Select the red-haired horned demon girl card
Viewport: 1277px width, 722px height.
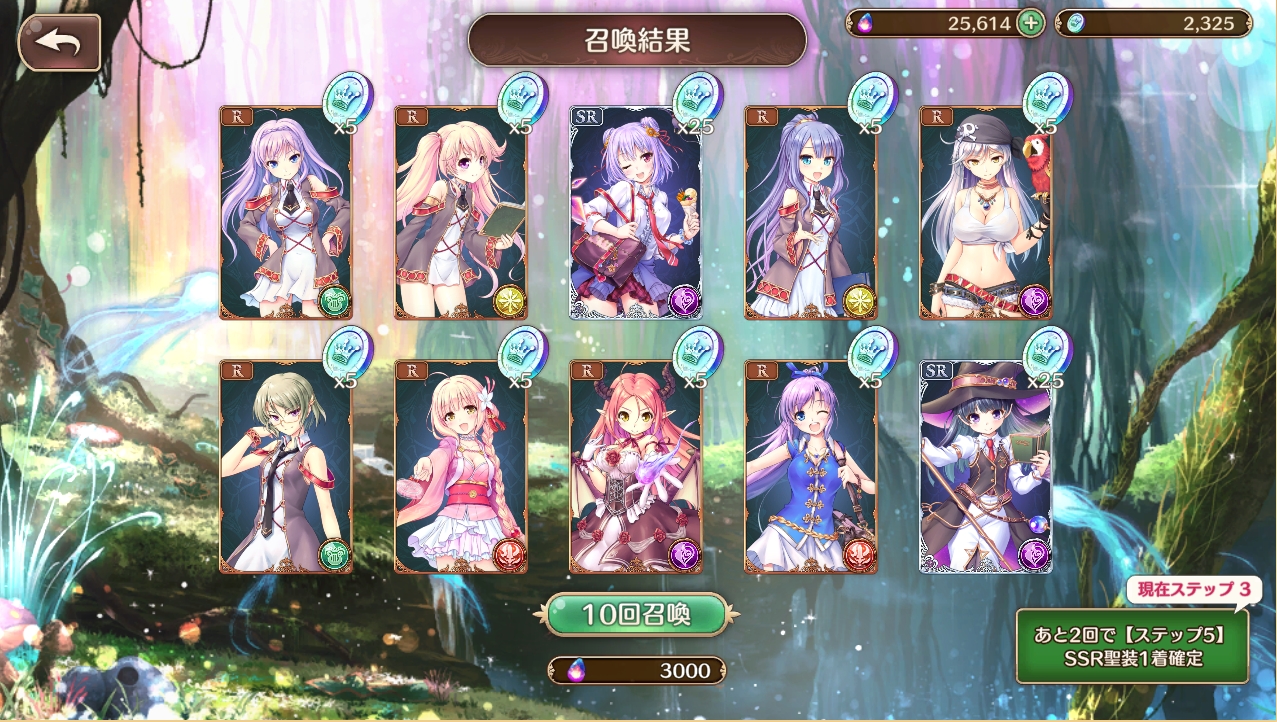tap(636, 467)
